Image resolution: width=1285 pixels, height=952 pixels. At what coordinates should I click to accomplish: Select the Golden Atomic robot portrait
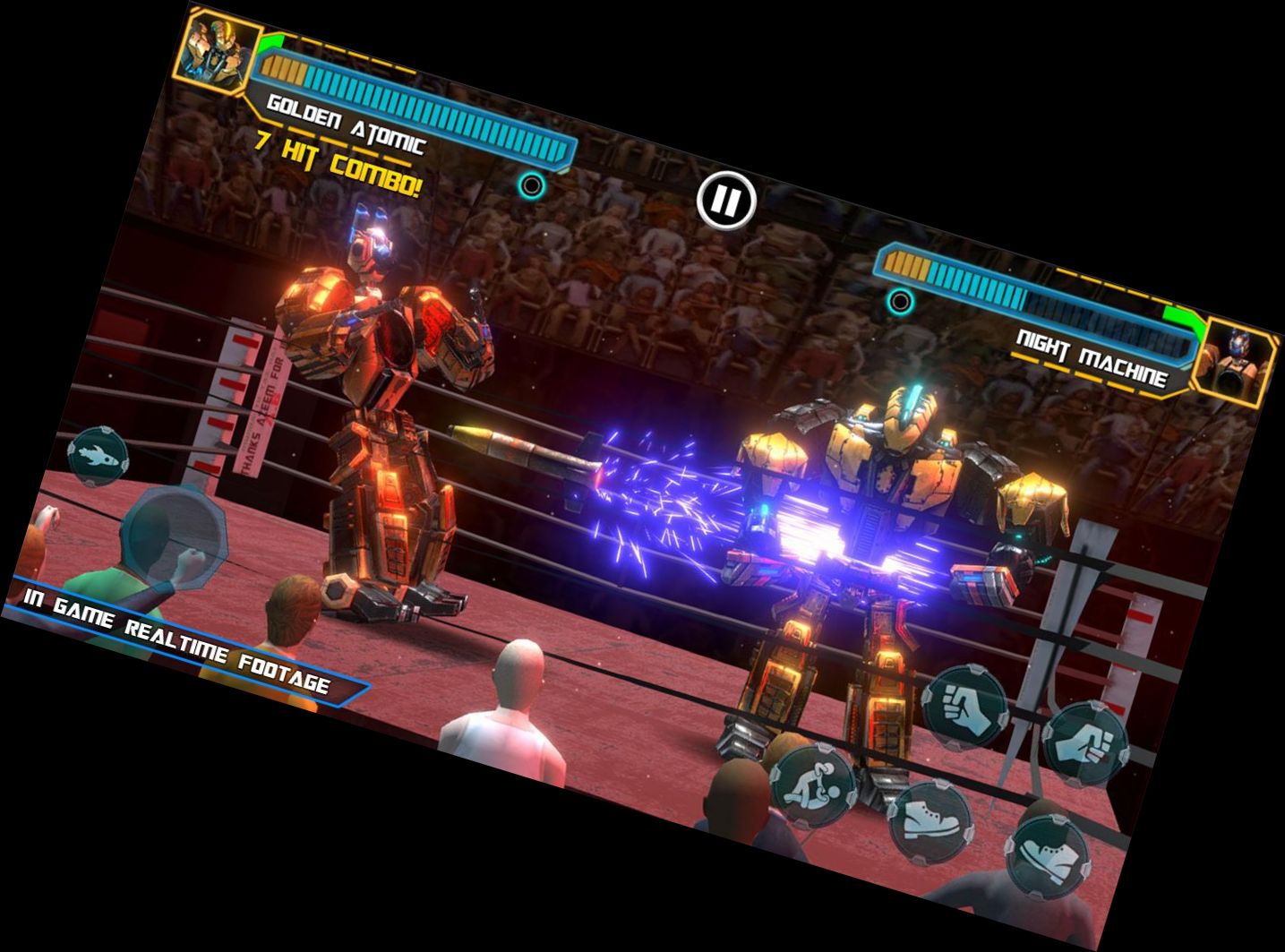tap(218, 47)
